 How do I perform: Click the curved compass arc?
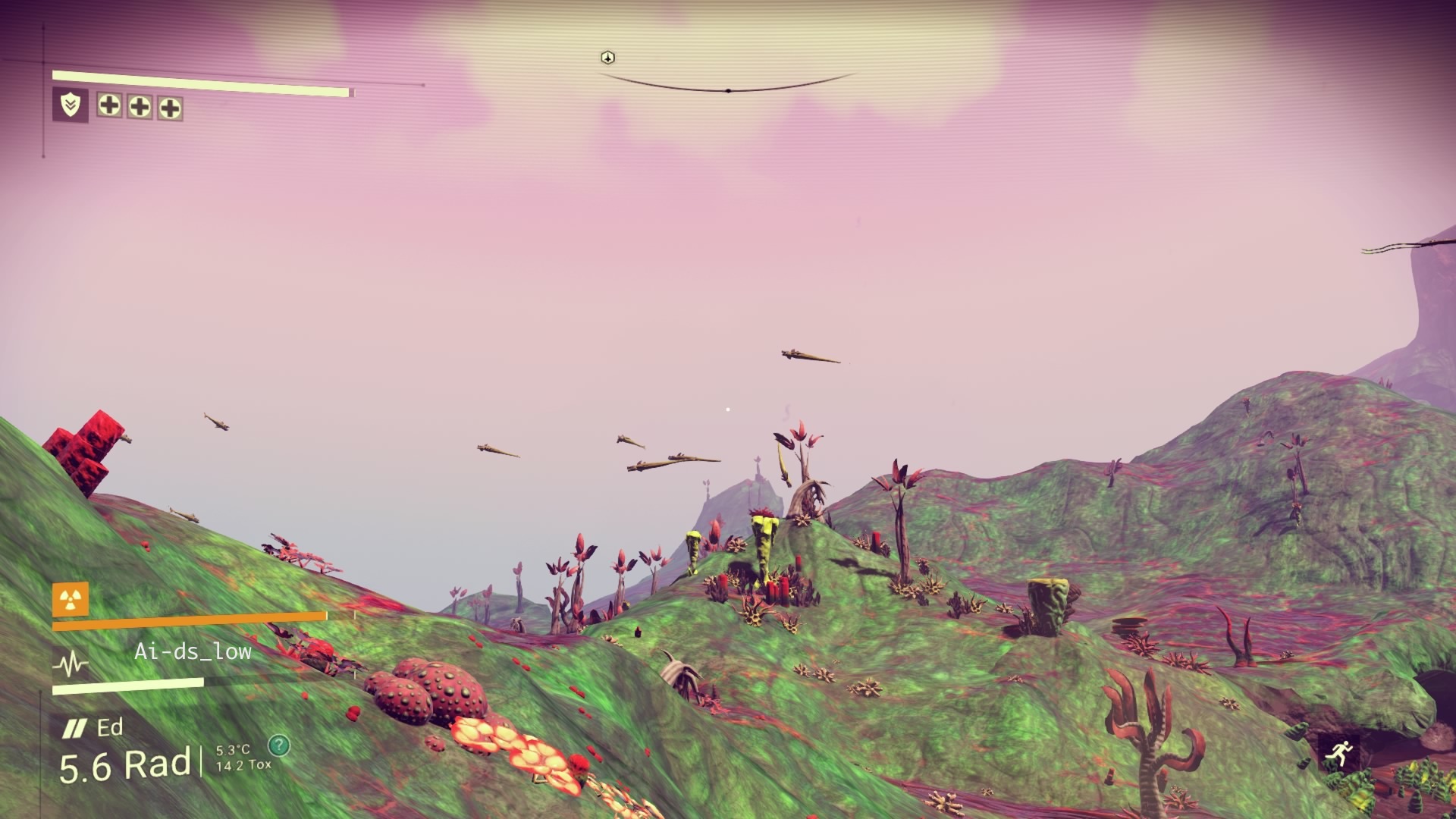[728, 88]
